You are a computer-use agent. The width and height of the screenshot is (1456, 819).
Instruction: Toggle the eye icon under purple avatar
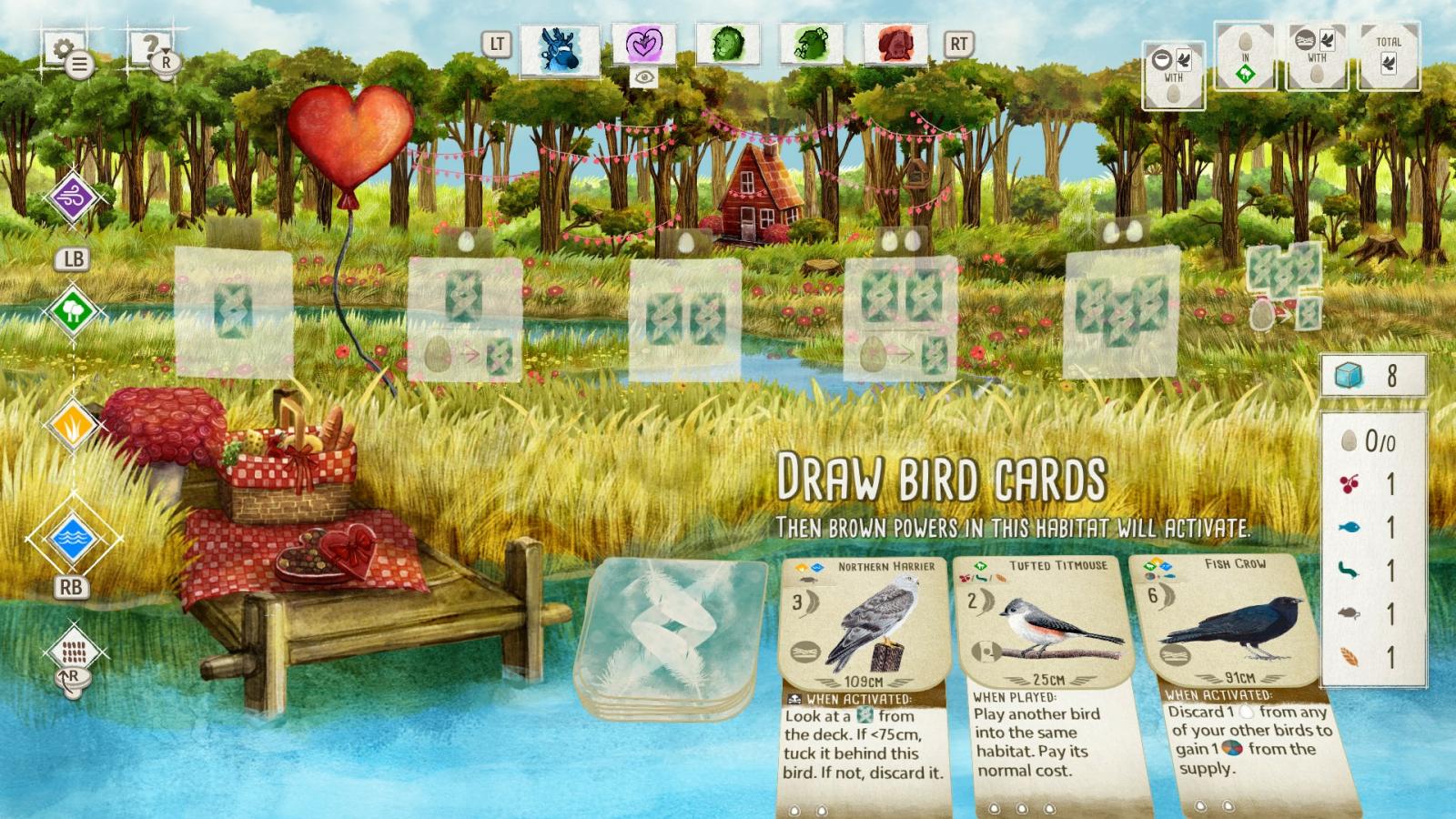pyautogui.click(x=643, y=78)
